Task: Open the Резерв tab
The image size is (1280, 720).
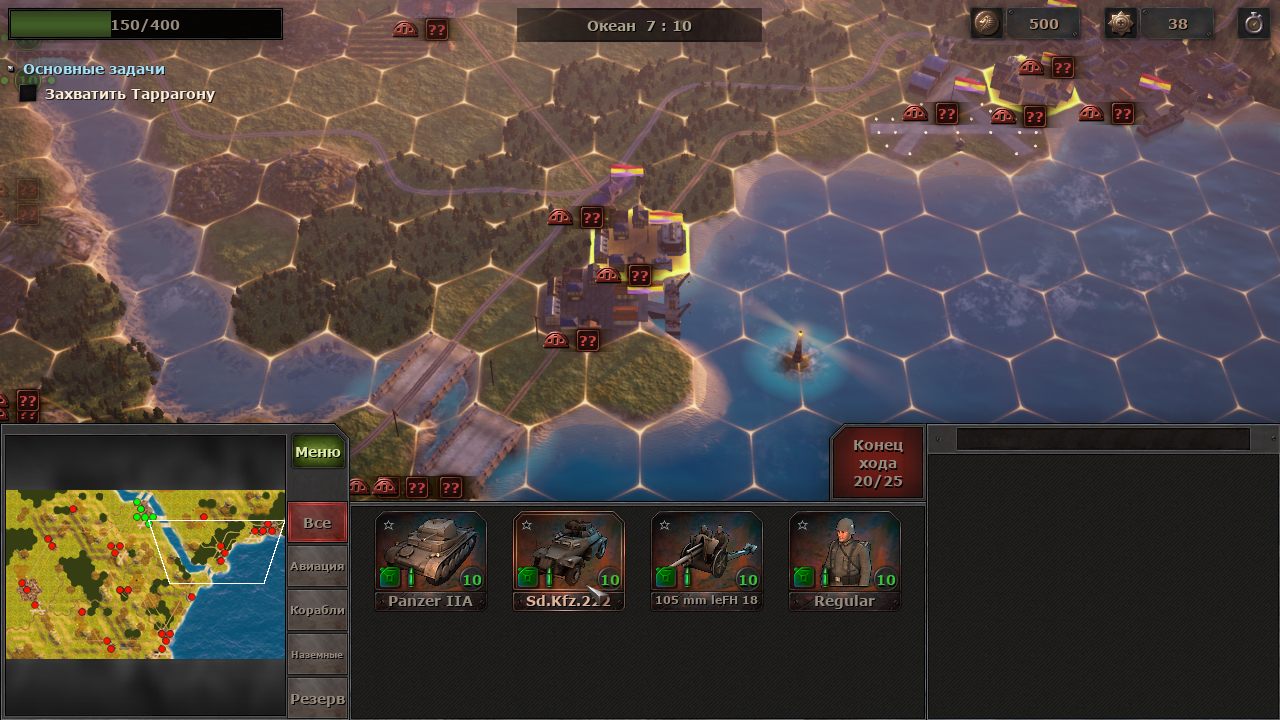Action: pyautogui.click(x=317, y=698)
